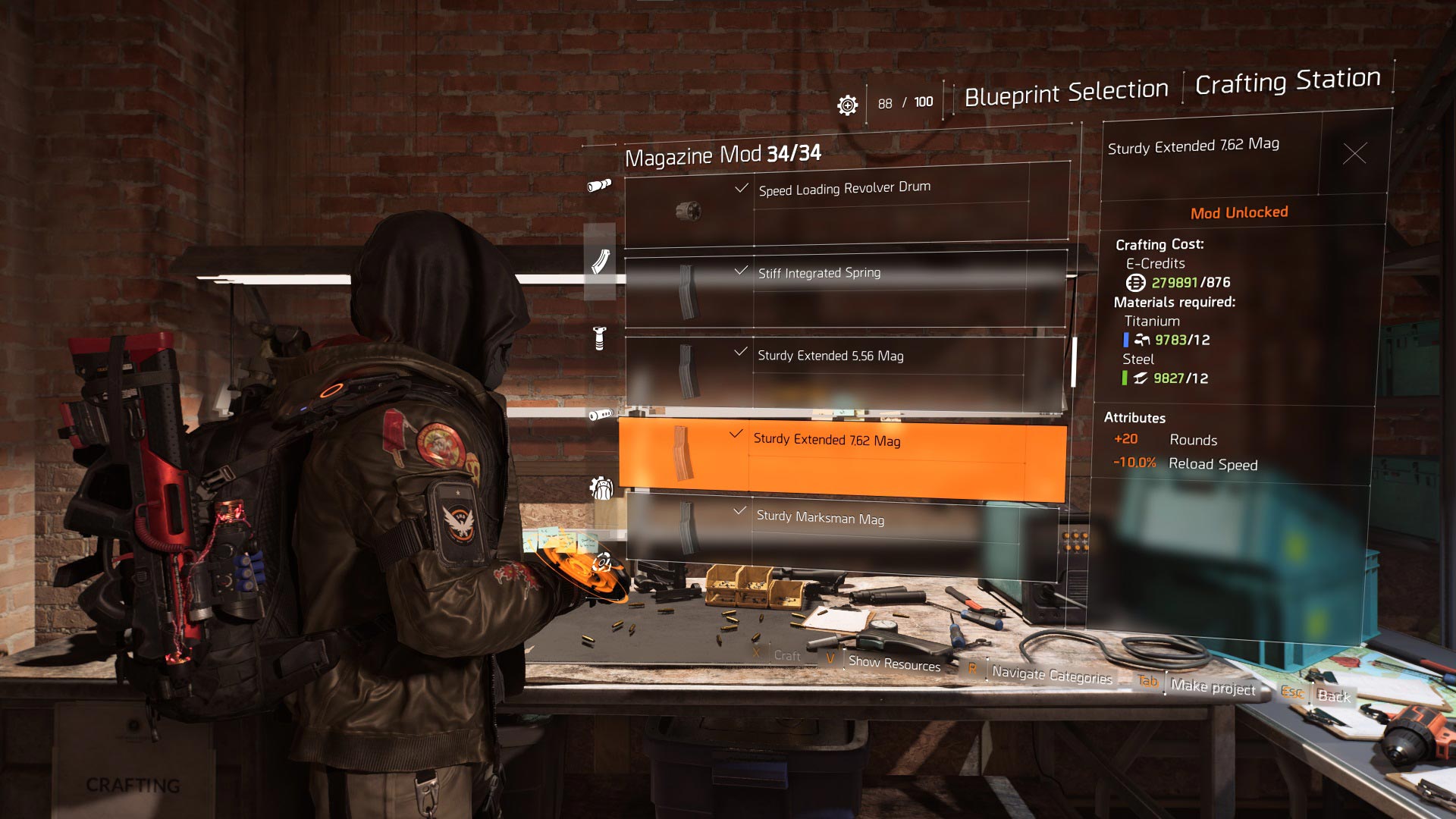Select the Speed Loading Revolver Drum blueprint
The height and width of the screenshot is (819, 1456).
pyautogui.click(x=846, y=206)
